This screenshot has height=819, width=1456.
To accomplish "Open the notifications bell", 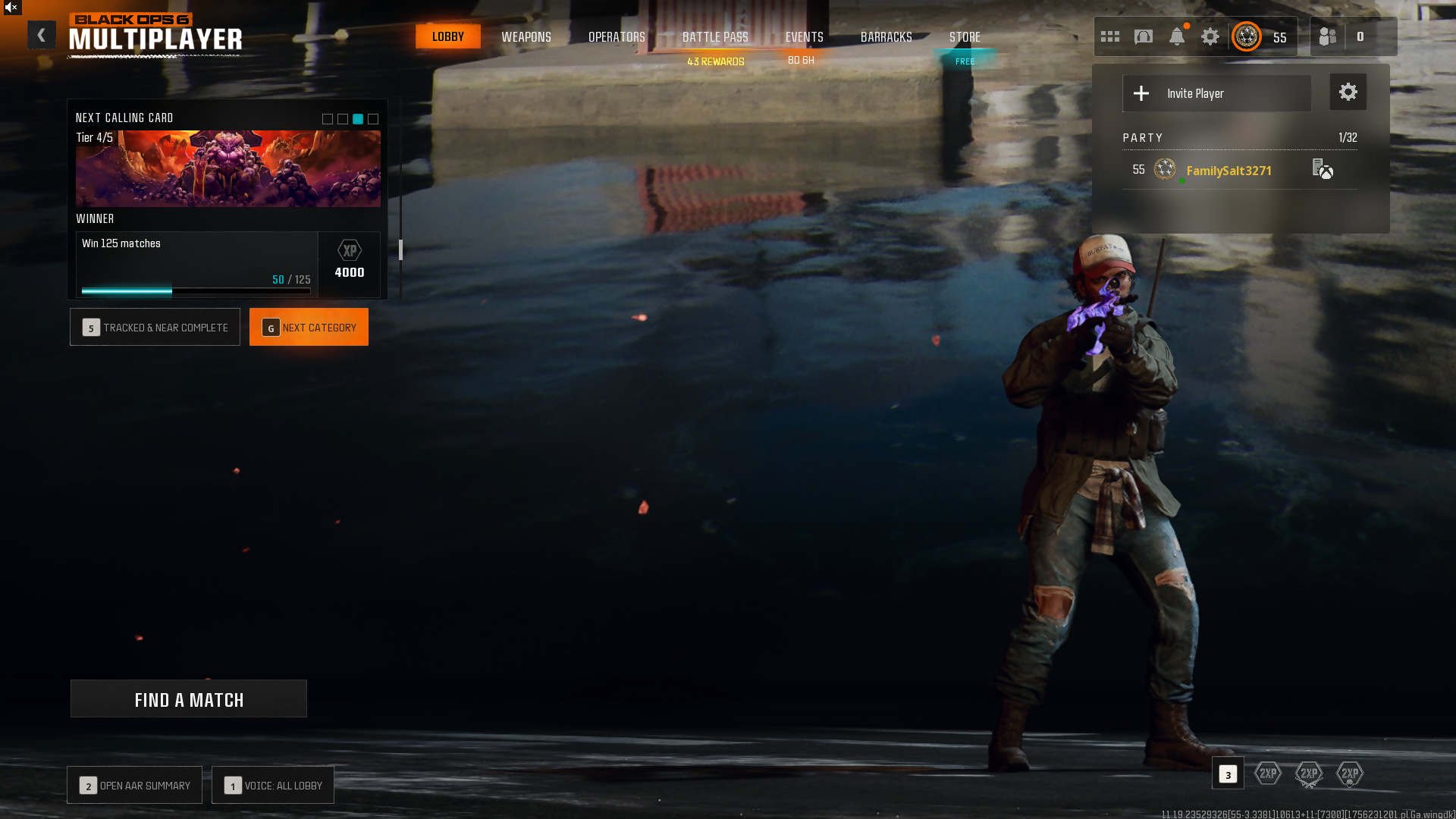I will [x=1177, y=36].
